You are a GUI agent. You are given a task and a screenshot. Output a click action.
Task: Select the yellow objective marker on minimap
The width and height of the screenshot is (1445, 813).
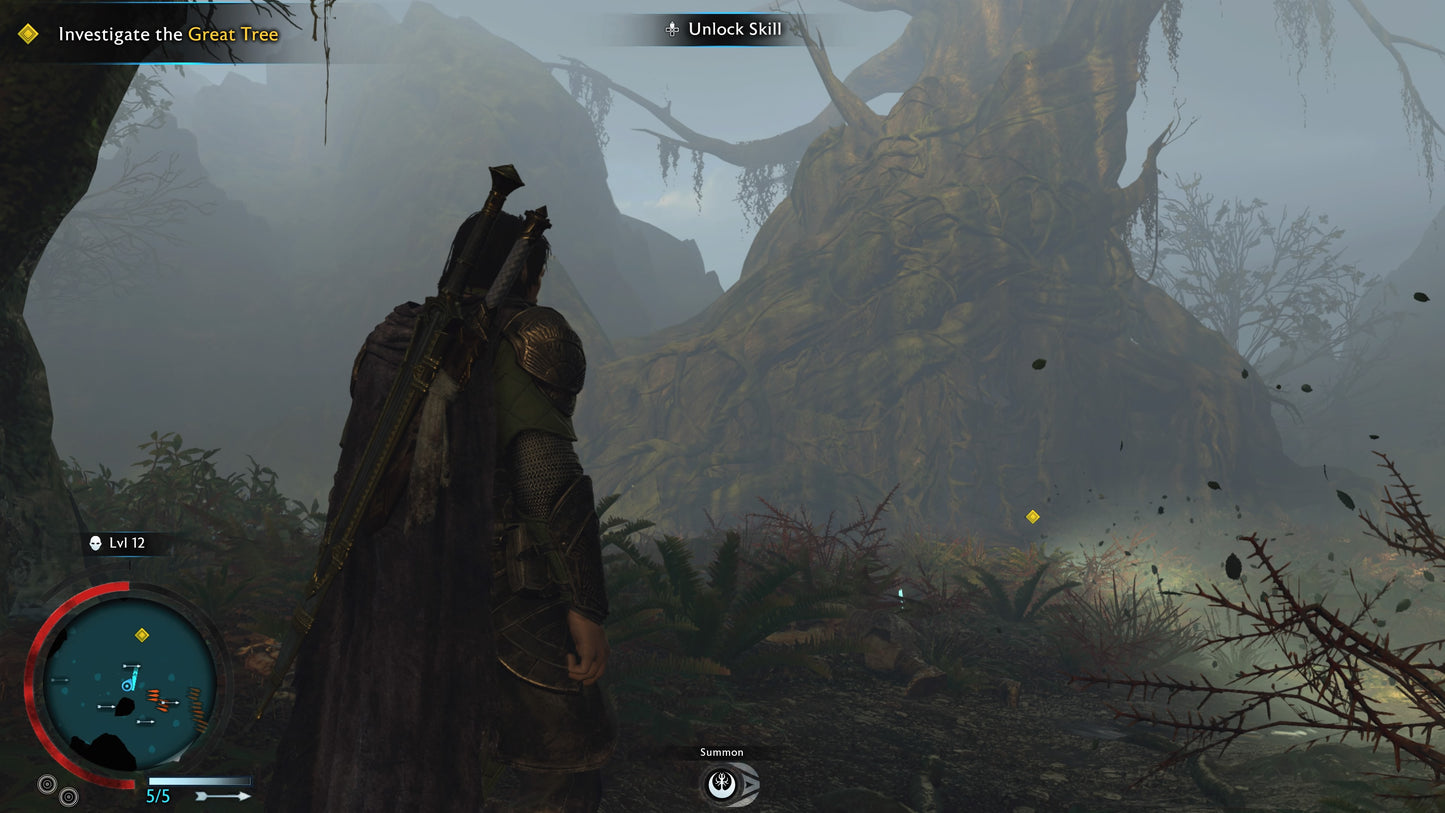pyautogui.click(x=142, y=635)
